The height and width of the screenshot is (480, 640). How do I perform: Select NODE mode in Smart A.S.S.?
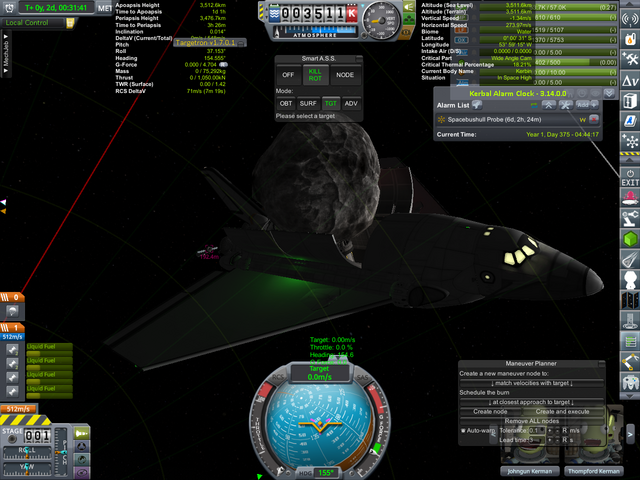coord(345,75)
